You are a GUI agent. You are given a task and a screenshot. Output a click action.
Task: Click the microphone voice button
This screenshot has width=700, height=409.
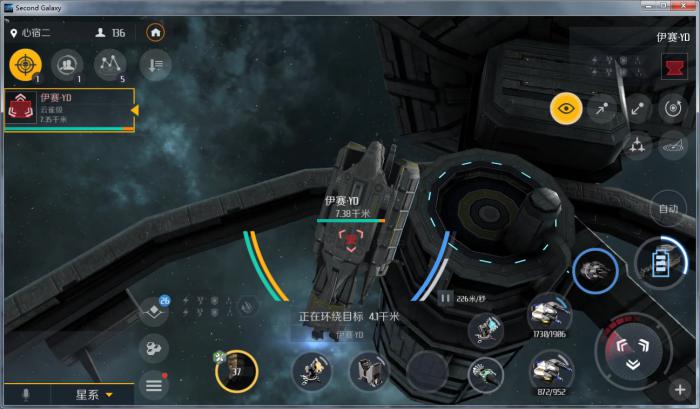tap(24, 395)
